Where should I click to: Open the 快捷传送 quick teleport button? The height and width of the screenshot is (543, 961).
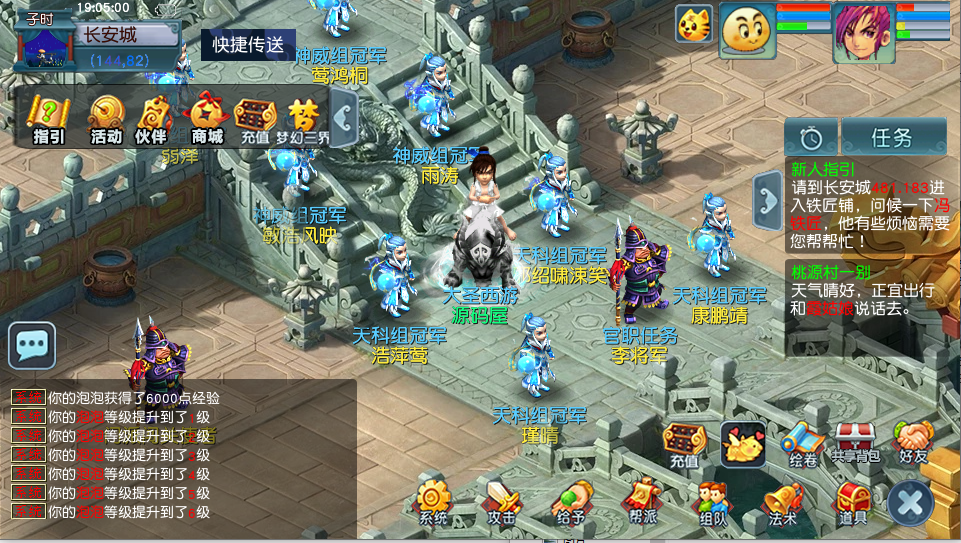point(248,44)
